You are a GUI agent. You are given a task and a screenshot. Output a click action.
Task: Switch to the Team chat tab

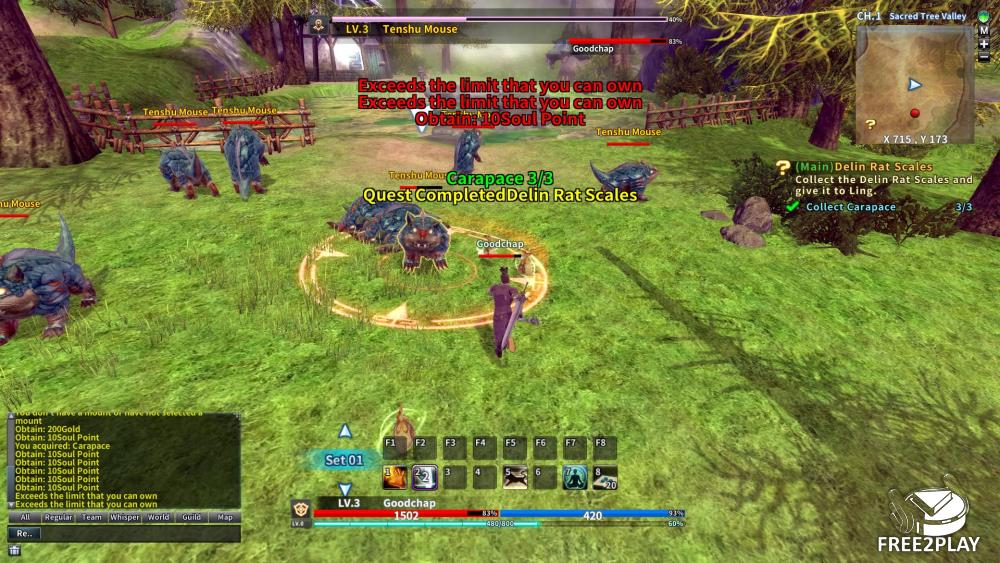point(91,518)
